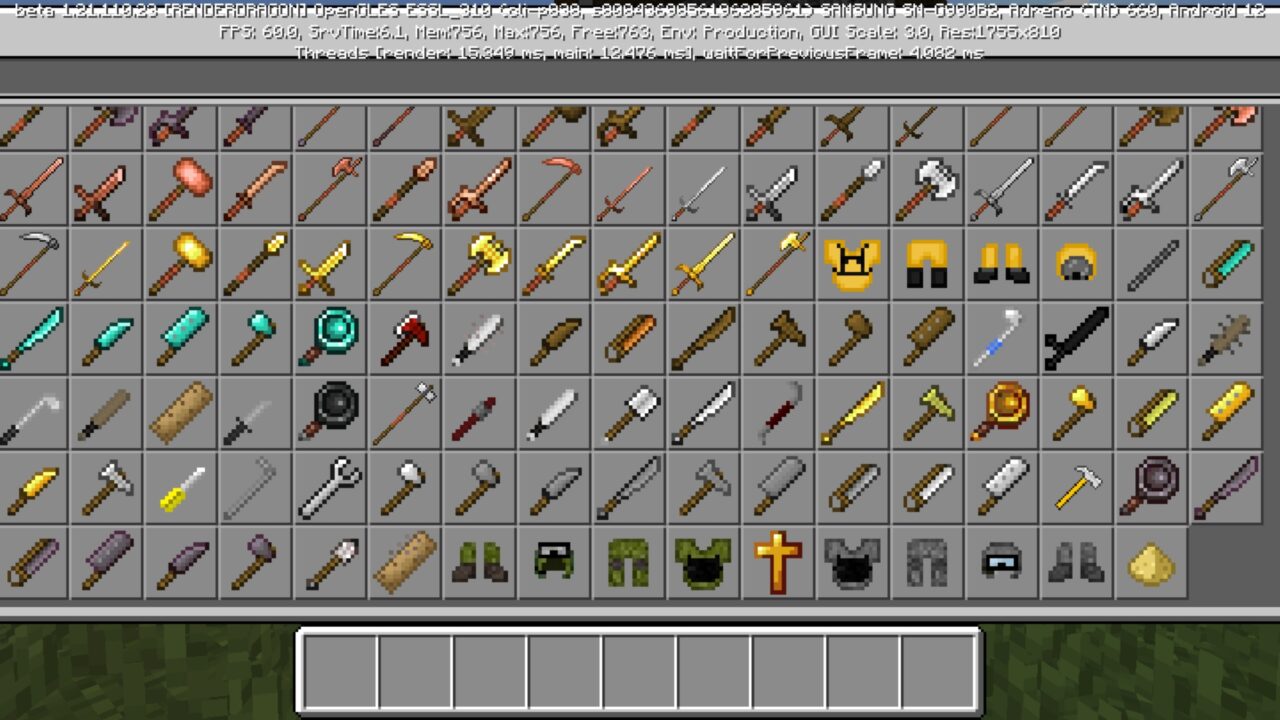Select the golden cross item
1280x720 pixels.
(x=776, y=561)
